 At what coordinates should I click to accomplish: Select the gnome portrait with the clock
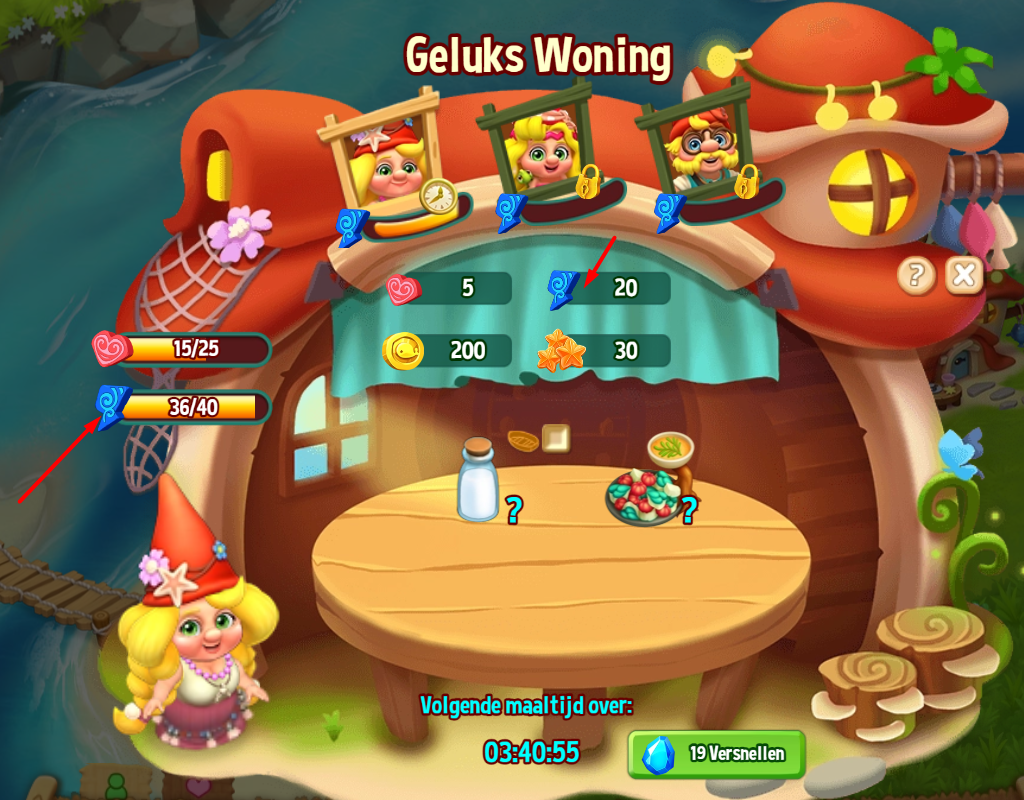(387, 158)
